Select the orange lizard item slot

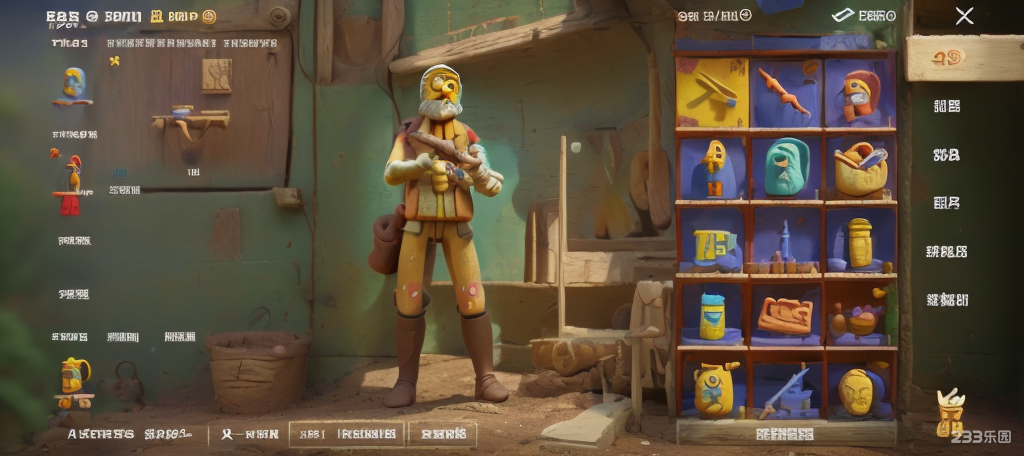(785, 93)
